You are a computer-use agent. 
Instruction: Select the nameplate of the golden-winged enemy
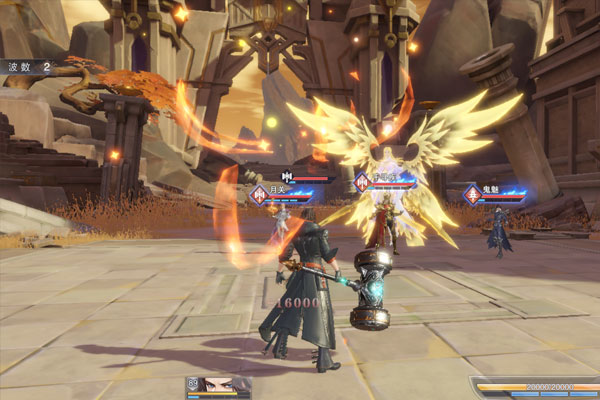388,181
